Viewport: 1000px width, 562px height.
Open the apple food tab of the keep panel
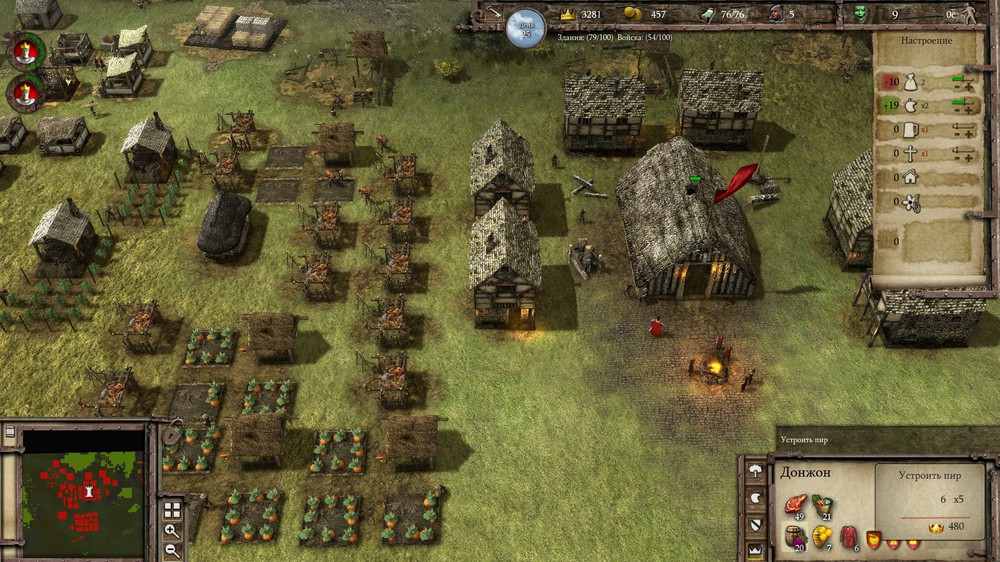755,498
